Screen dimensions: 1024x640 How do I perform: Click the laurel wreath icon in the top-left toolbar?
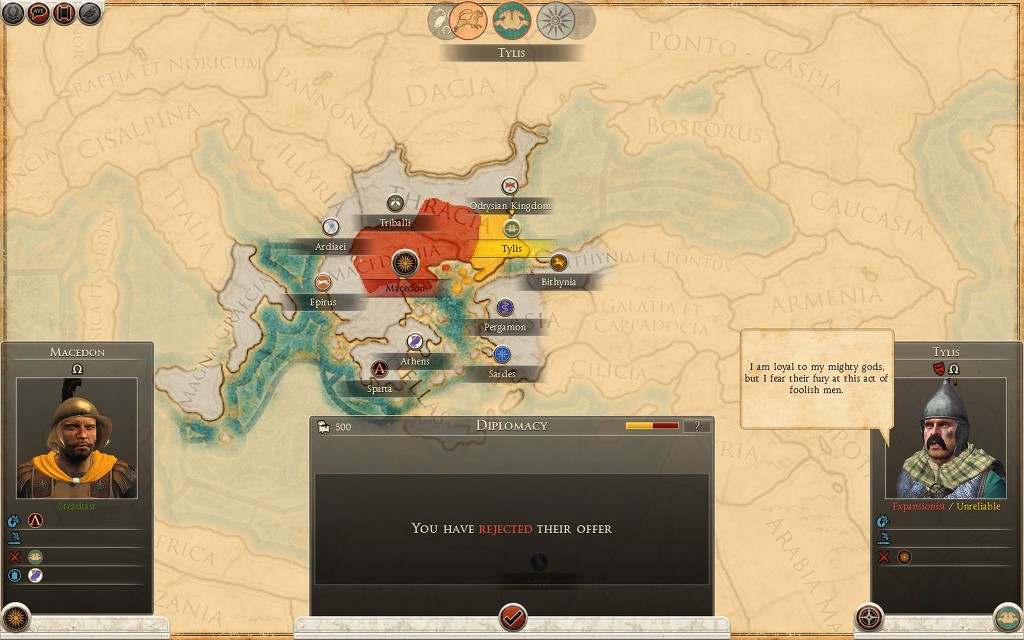13,15
